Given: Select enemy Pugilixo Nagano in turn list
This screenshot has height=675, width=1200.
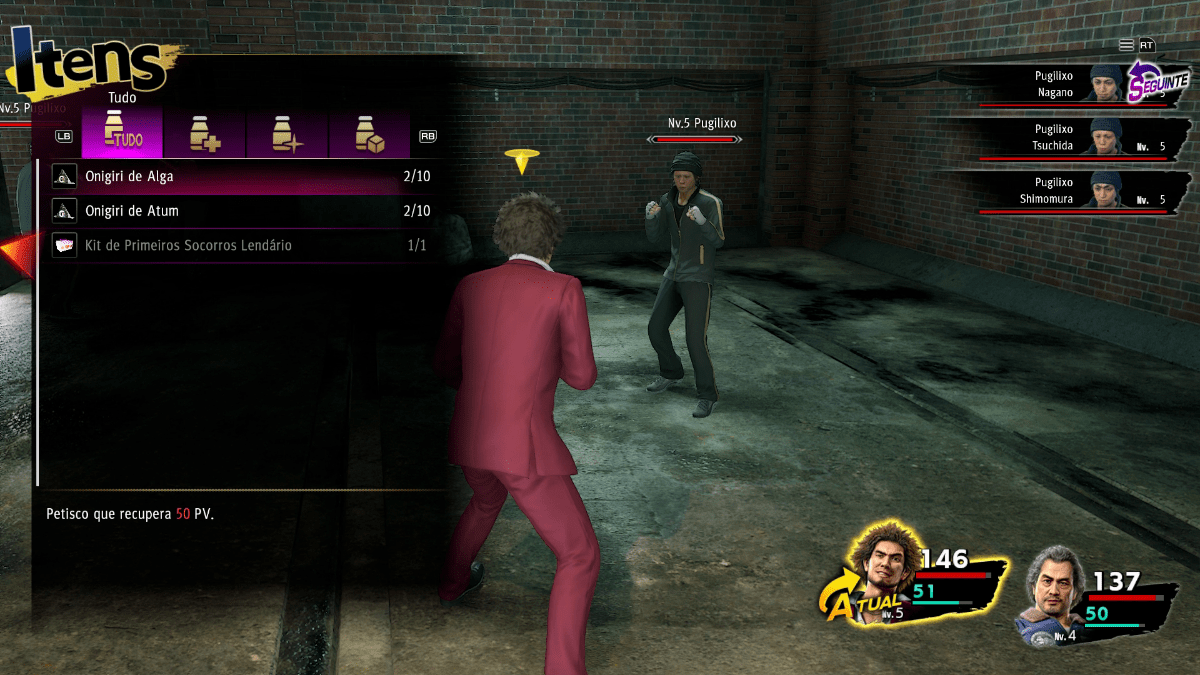Looking at the screenshot, I should coord(1060,84).
